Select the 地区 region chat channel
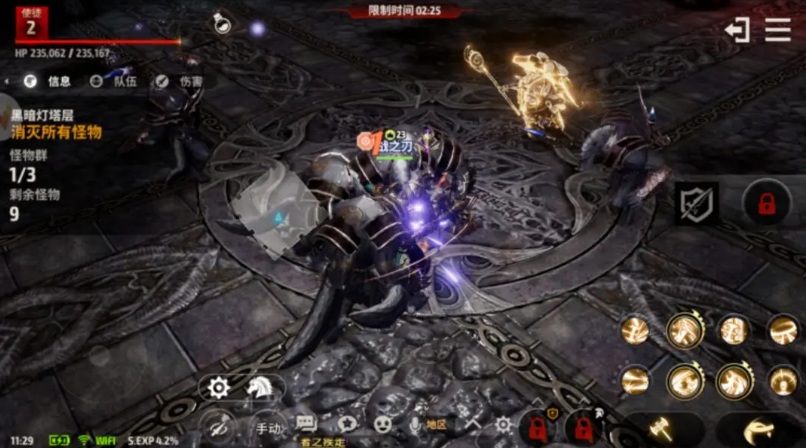 437,425
